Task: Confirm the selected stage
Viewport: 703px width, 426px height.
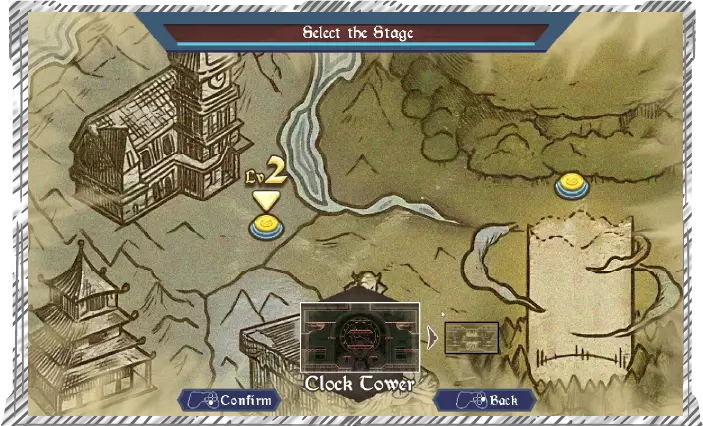Action: [229, 400]
